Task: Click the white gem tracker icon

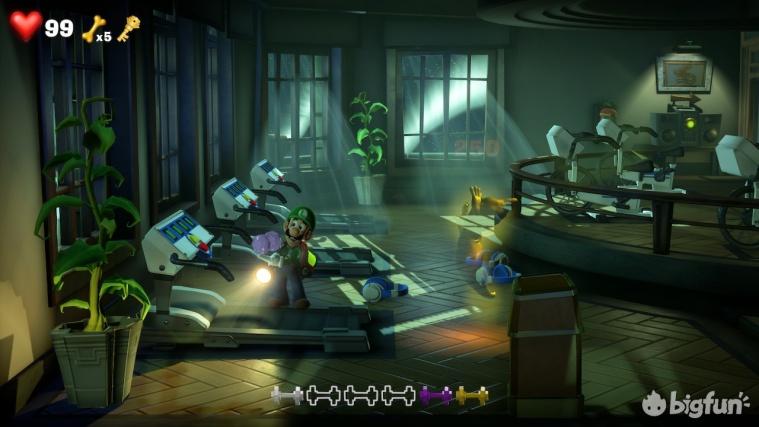Action: (287, 396)
